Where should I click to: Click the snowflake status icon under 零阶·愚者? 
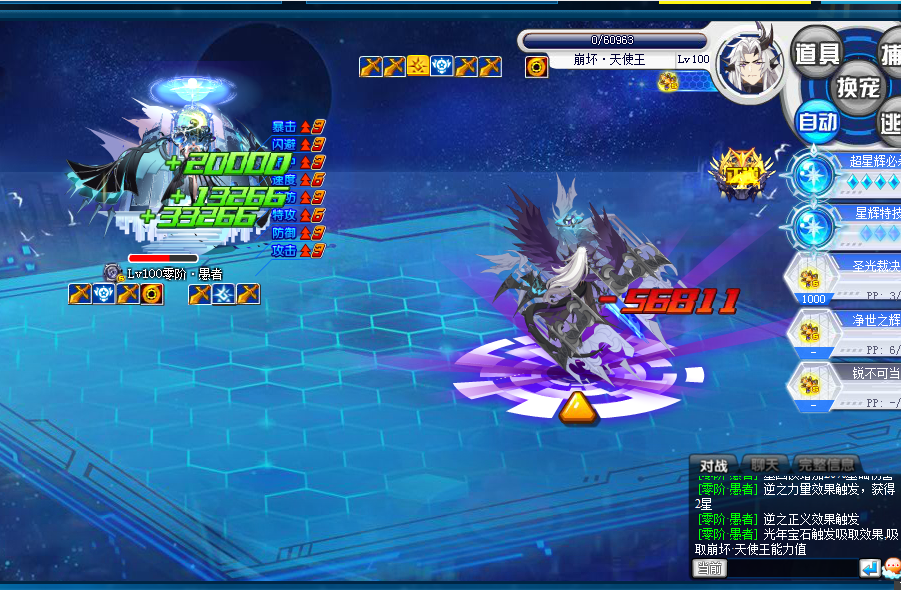[224, 293]
